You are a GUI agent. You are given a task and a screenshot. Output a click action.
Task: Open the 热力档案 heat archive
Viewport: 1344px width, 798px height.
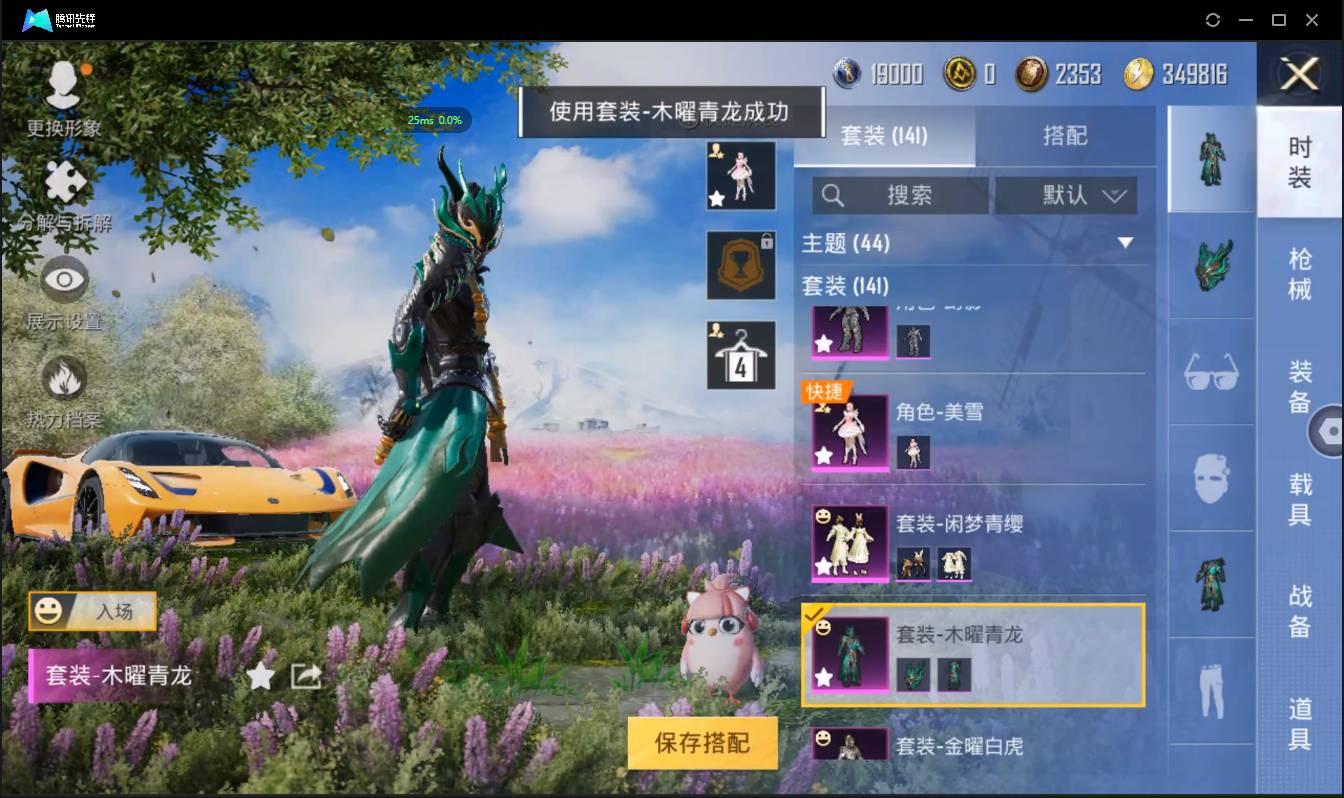click(x=64, y=385)
